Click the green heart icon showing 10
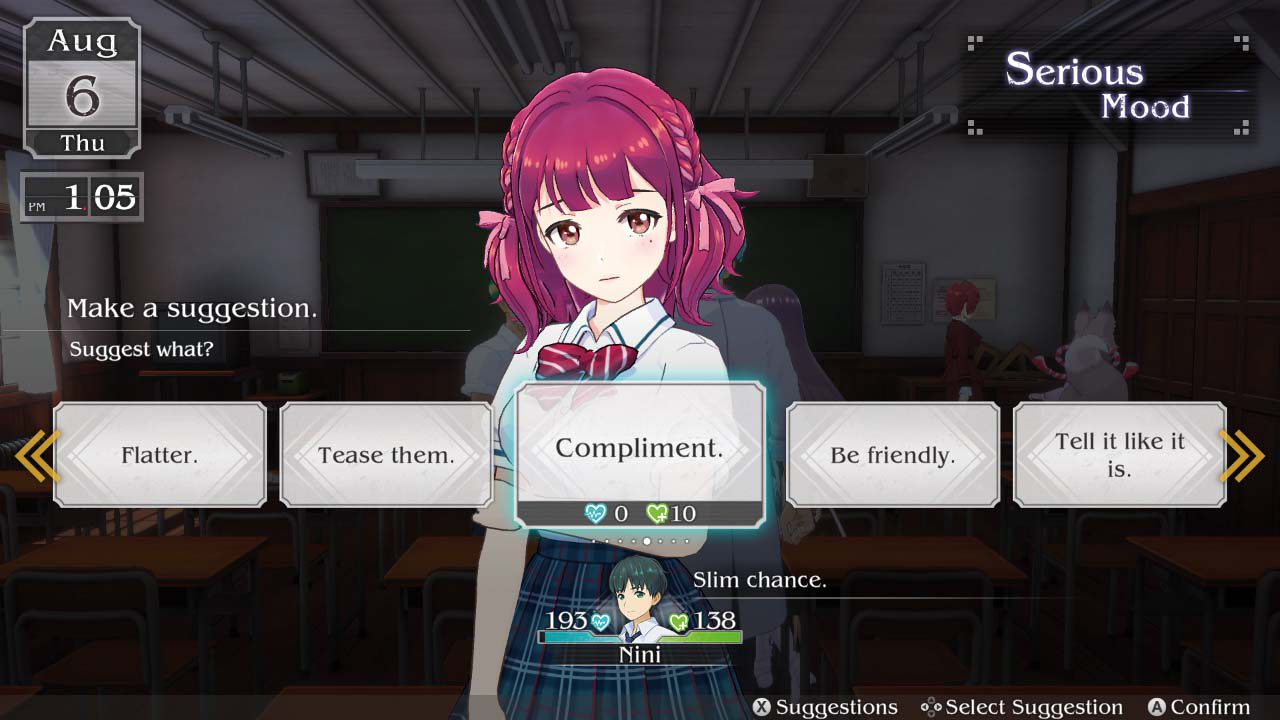This screenshot has height=720, width=1280. pyautogui.click(x=657, y=512)
